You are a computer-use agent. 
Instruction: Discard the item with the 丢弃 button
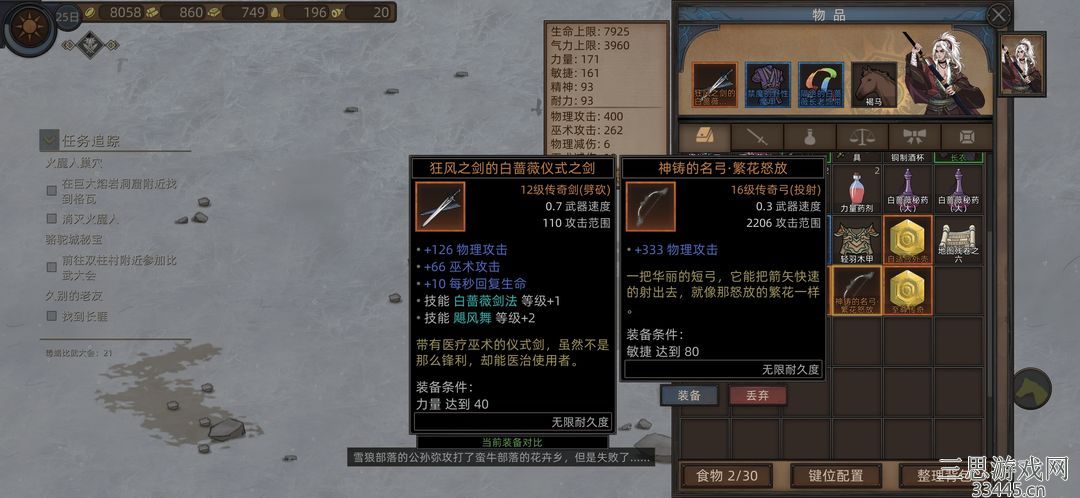(757, 395)
